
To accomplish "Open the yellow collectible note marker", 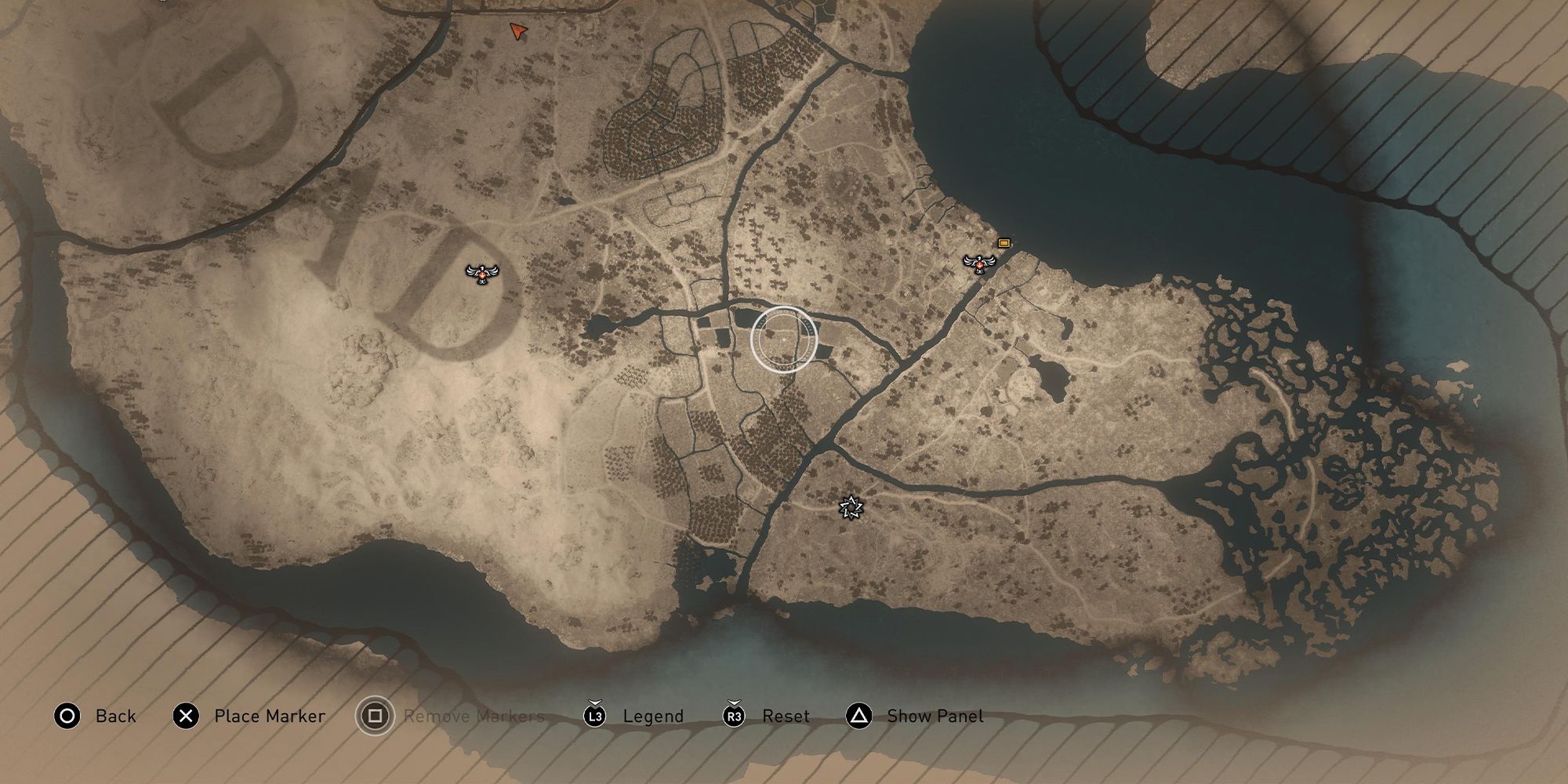I will 1004,243.
